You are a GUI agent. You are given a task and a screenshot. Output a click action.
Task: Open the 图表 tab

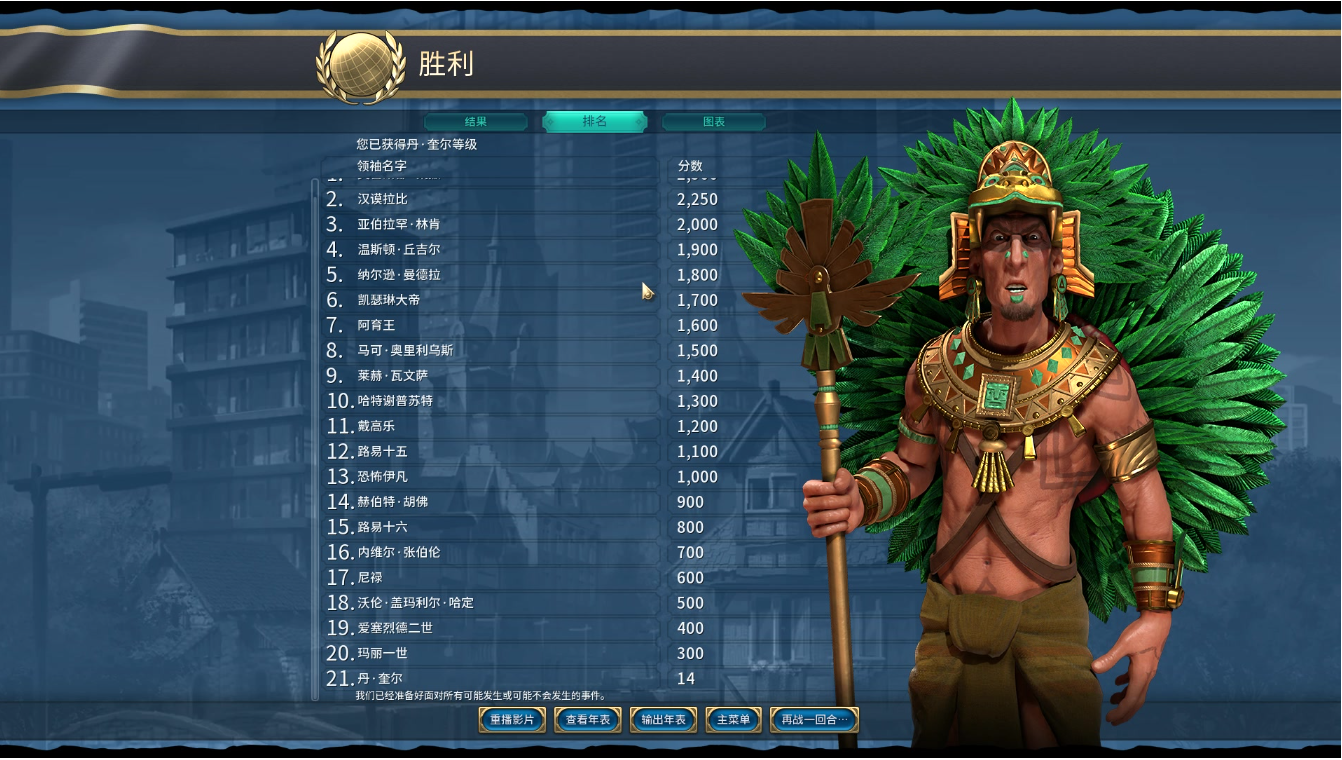[714, 121]
